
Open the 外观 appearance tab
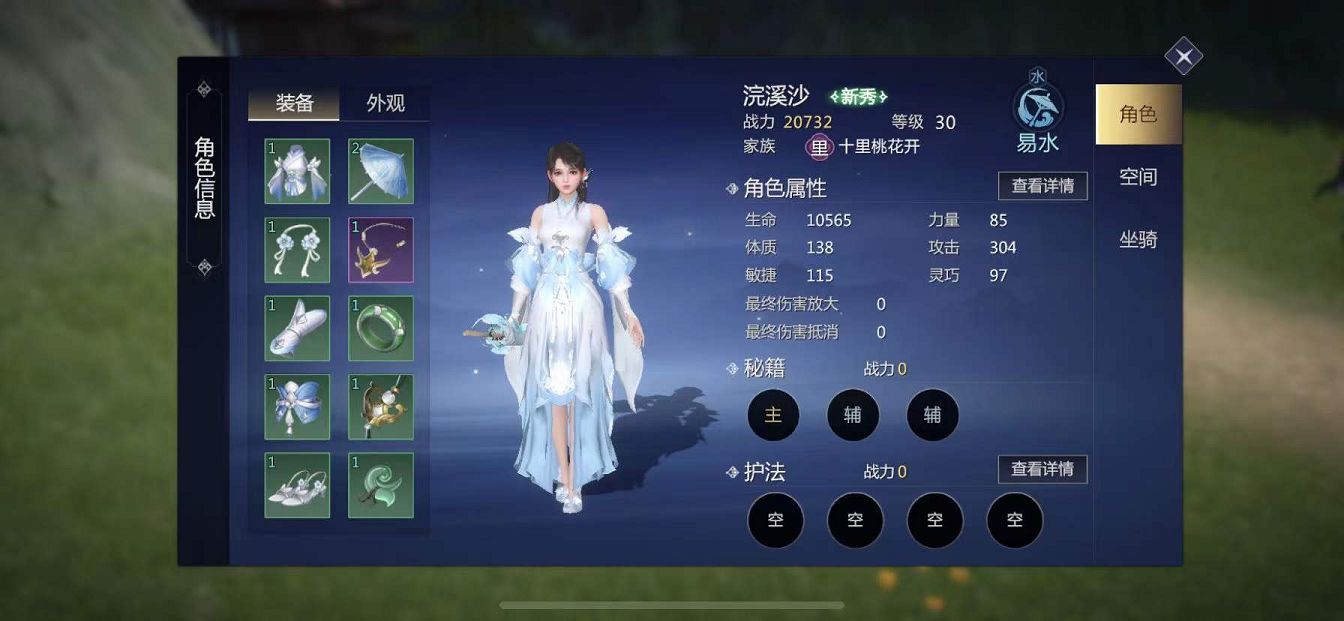385,104
